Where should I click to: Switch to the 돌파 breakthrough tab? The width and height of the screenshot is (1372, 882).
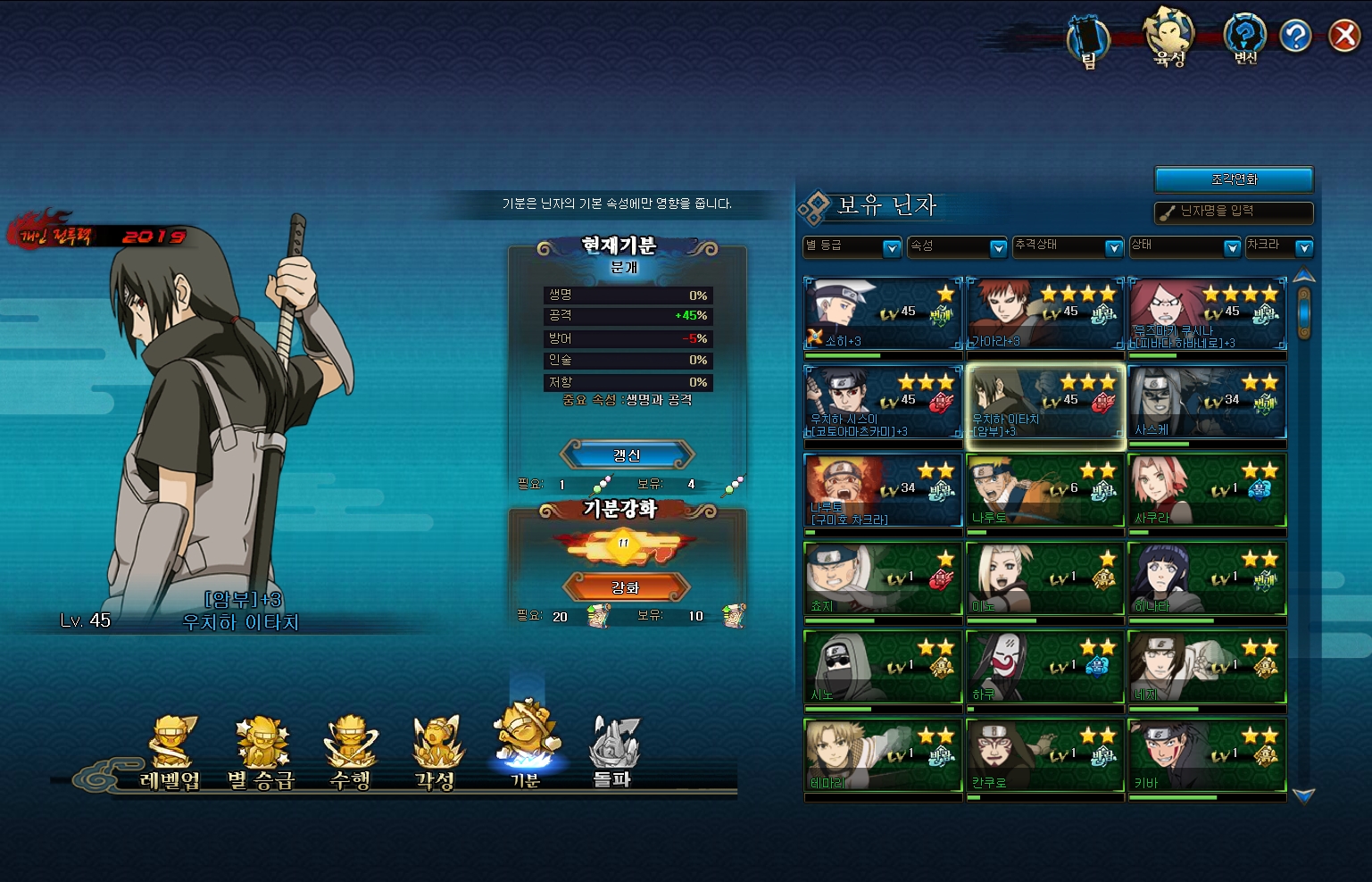tap(612, 753)
